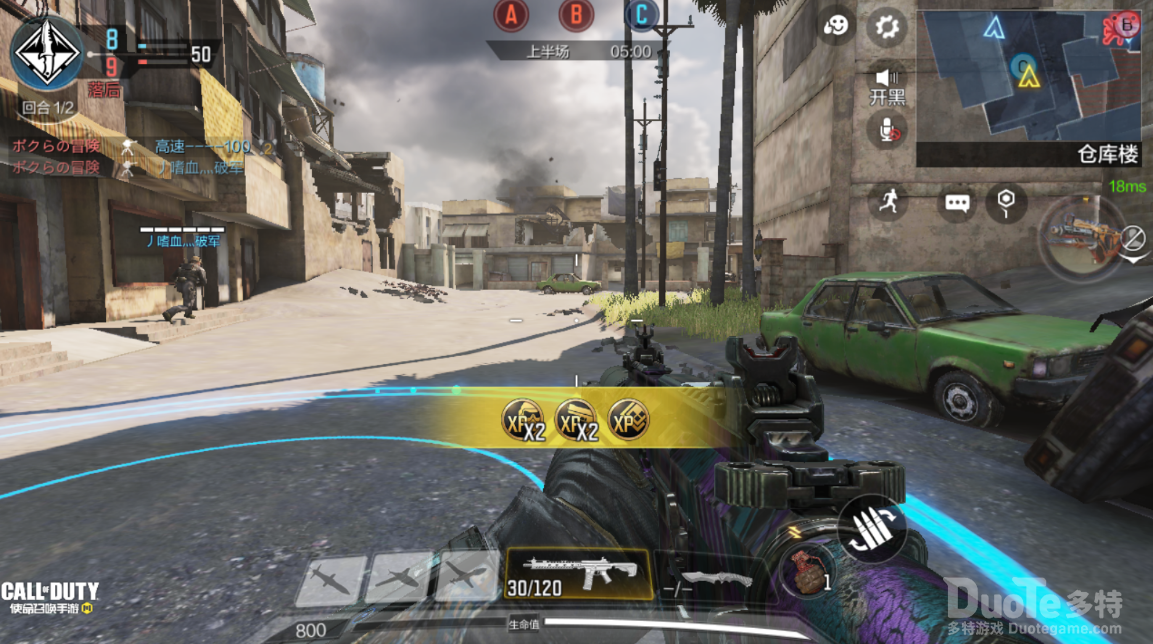The height and width of the screenshot is (644, 1153).
Task: Reload using the bullets reload button
Action: pos(871,529)
